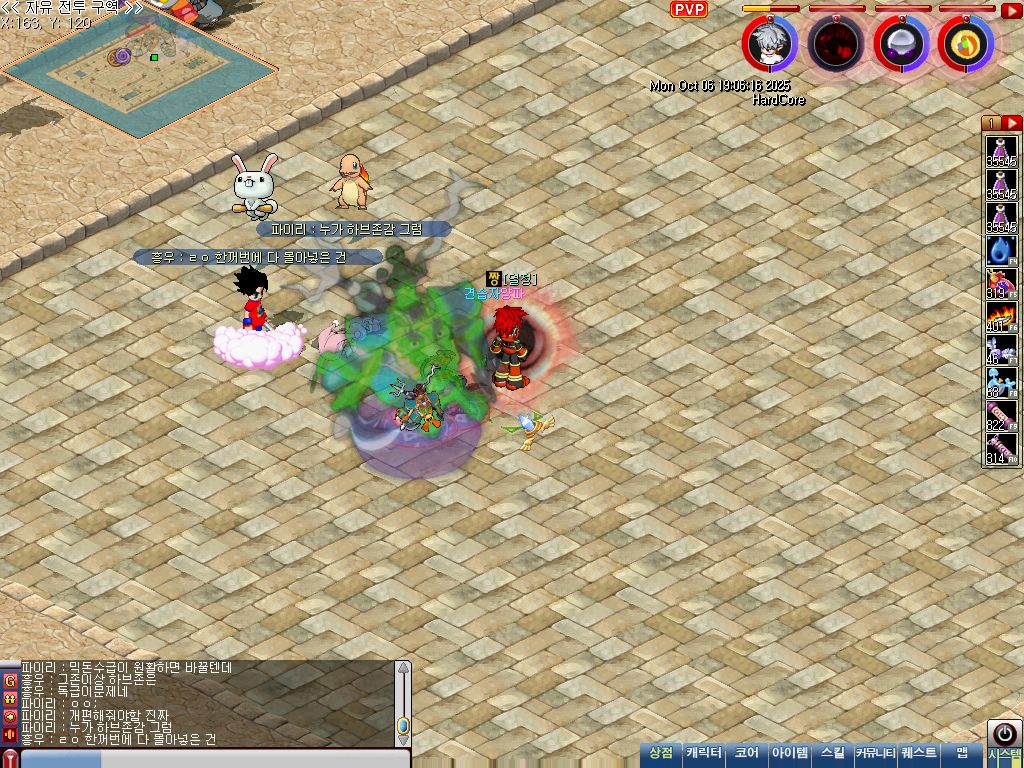
Task: Open the 맵 map menu
Action: tap(962, 753)
